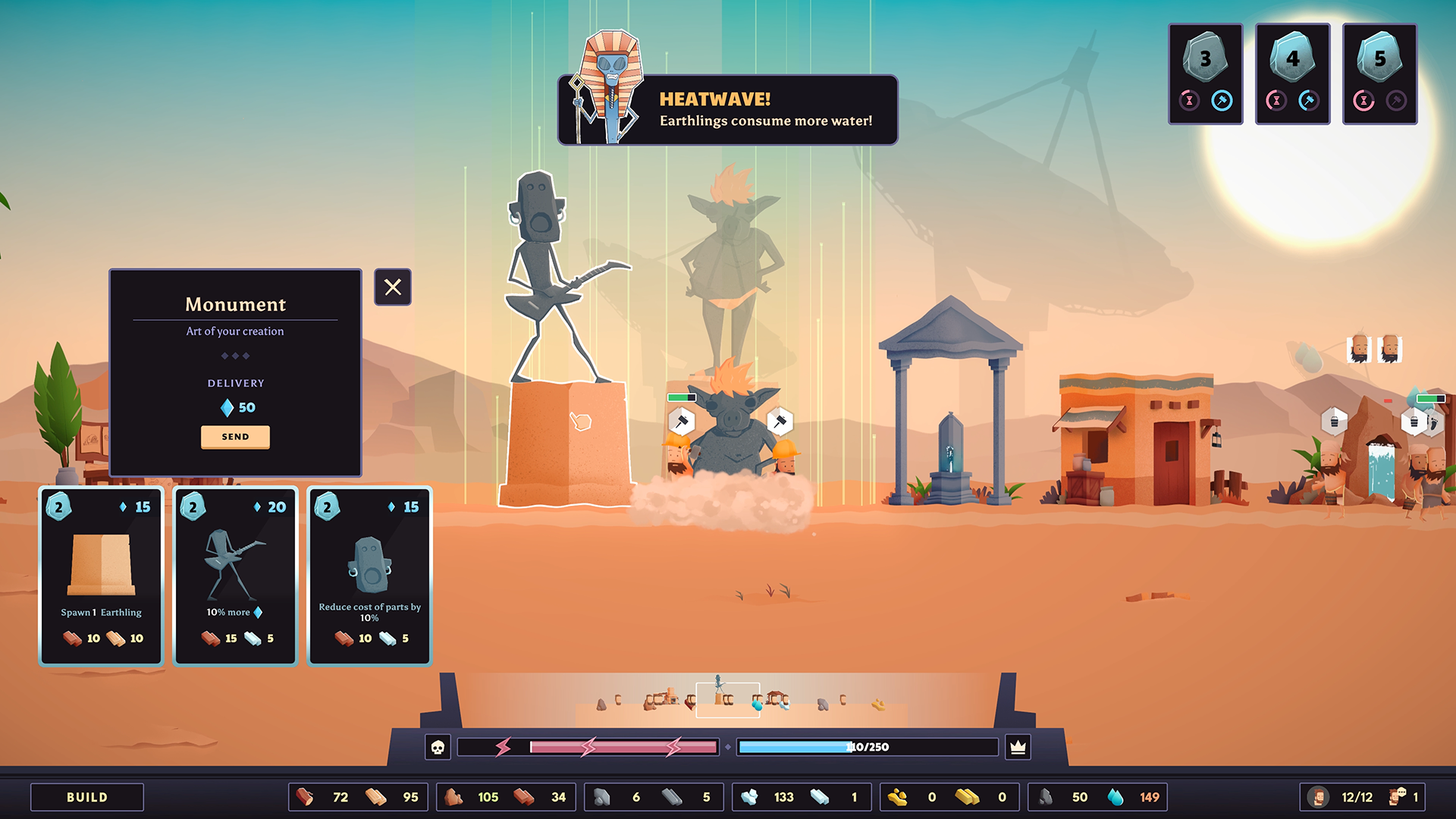
Task: Select the level 4 stone card
Action: pos(1292,74)
